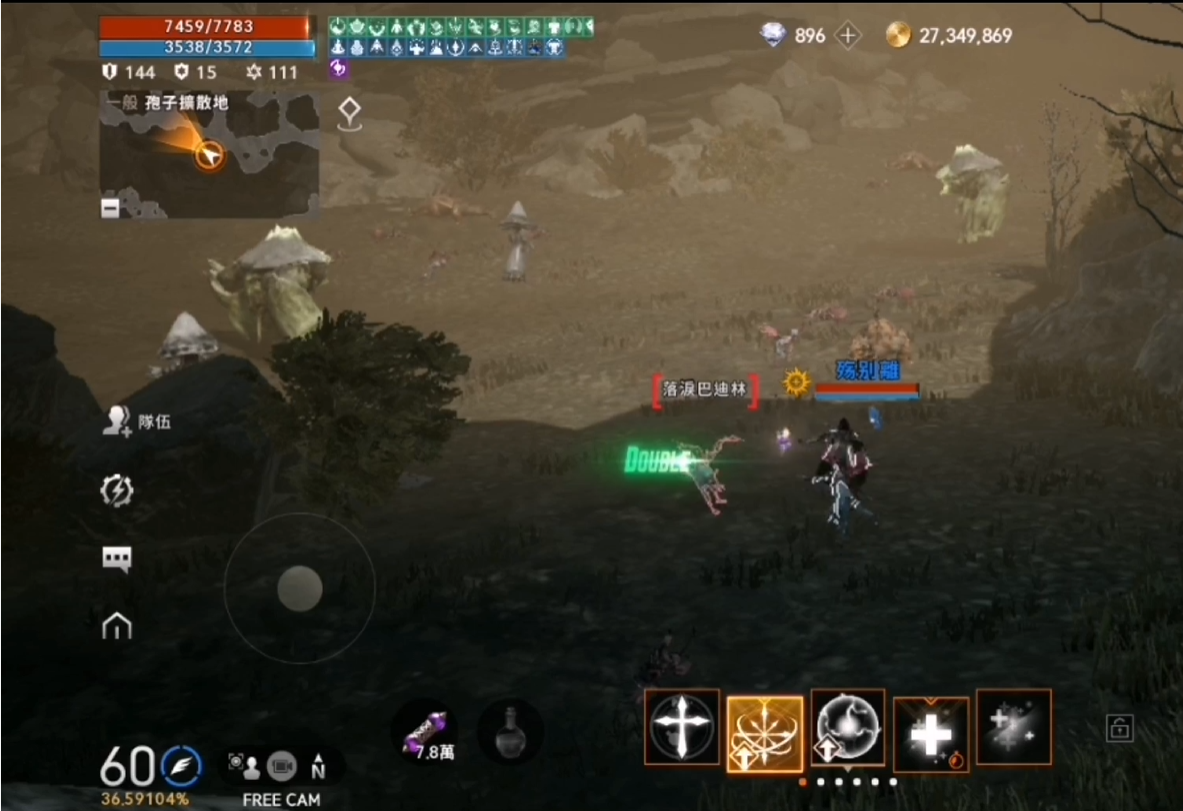
Task: Open the chat speech bubble
Action: (x=117, y=559)
